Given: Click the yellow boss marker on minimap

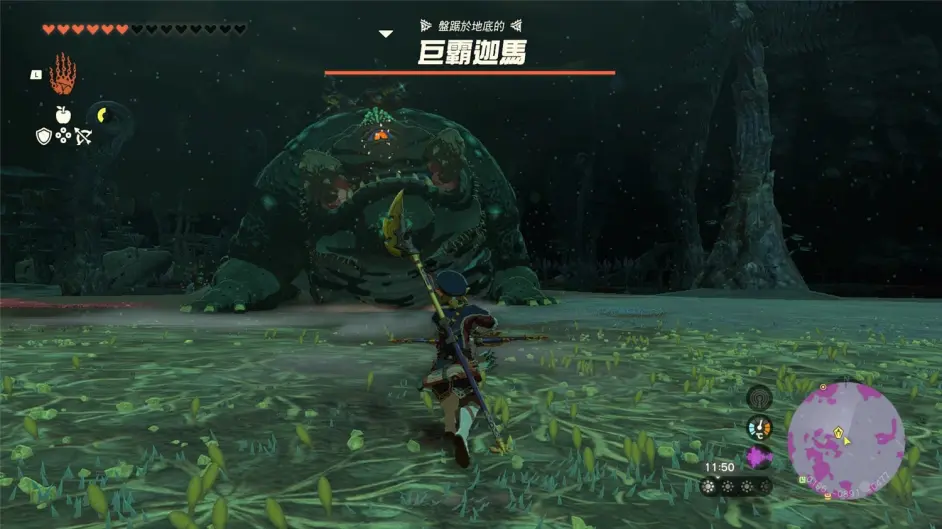Looking at the screenshot, I should [x=839, y=432].
